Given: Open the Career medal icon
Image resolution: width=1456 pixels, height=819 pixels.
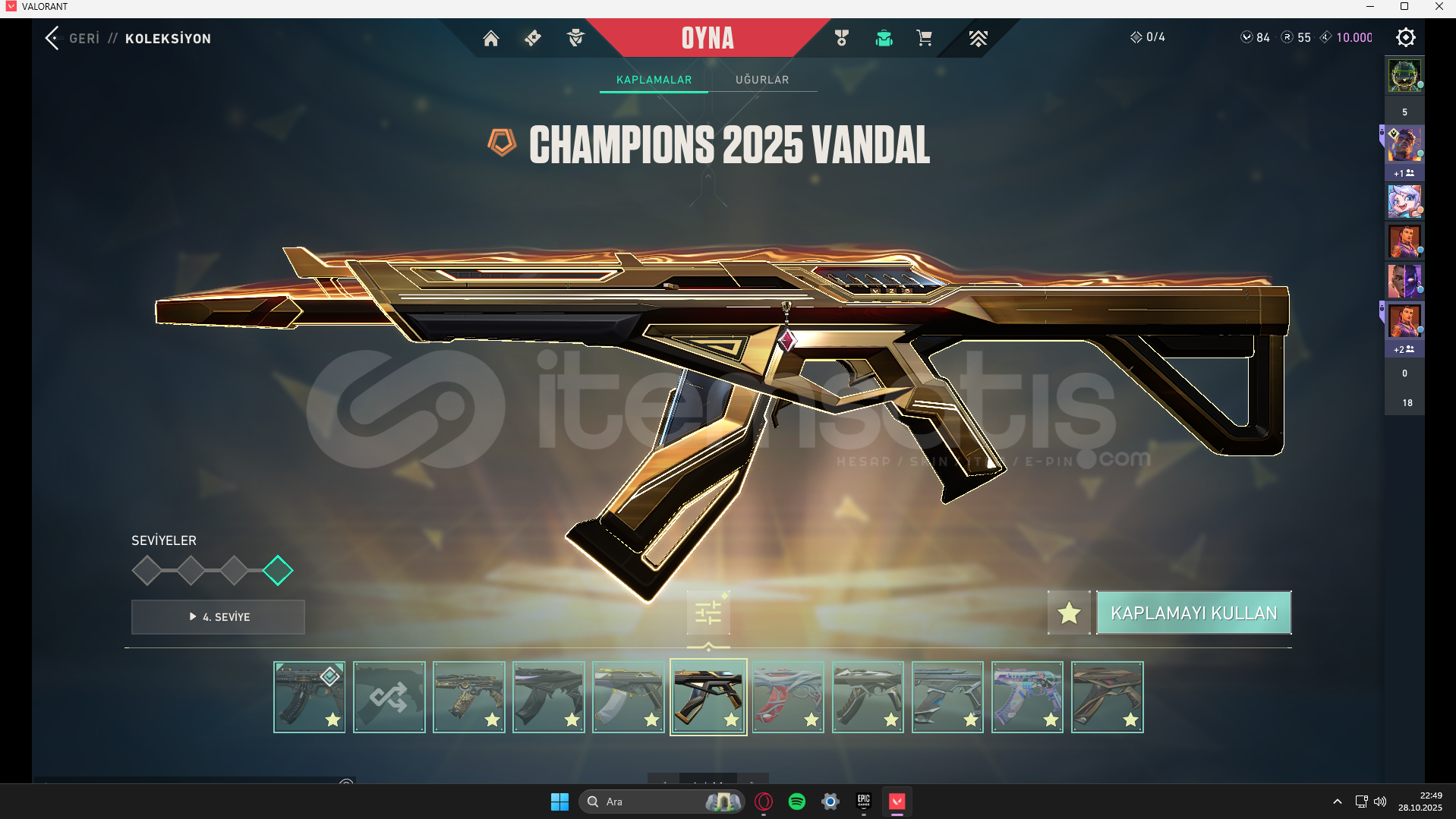Looking at the screenshot, I should click(840, 38).
